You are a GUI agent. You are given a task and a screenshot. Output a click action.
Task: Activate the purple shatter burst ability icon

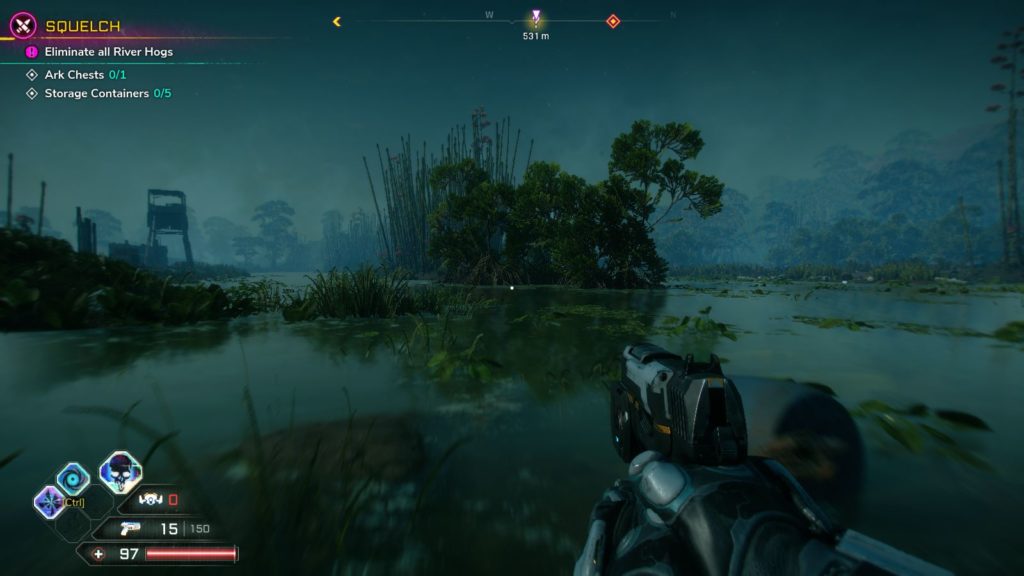(x=48, y=501)
